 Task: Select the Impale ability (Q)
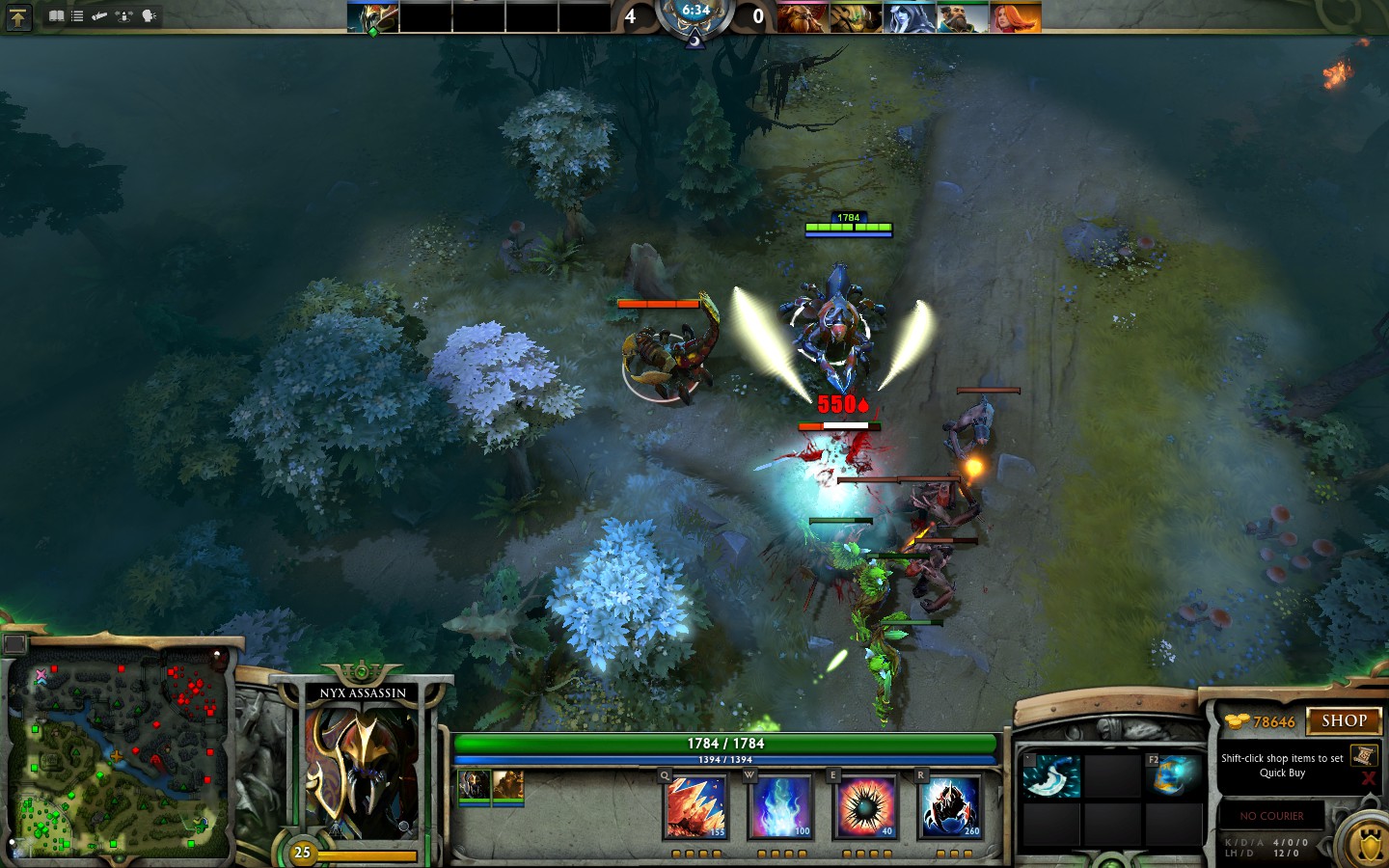click(696, 808)
